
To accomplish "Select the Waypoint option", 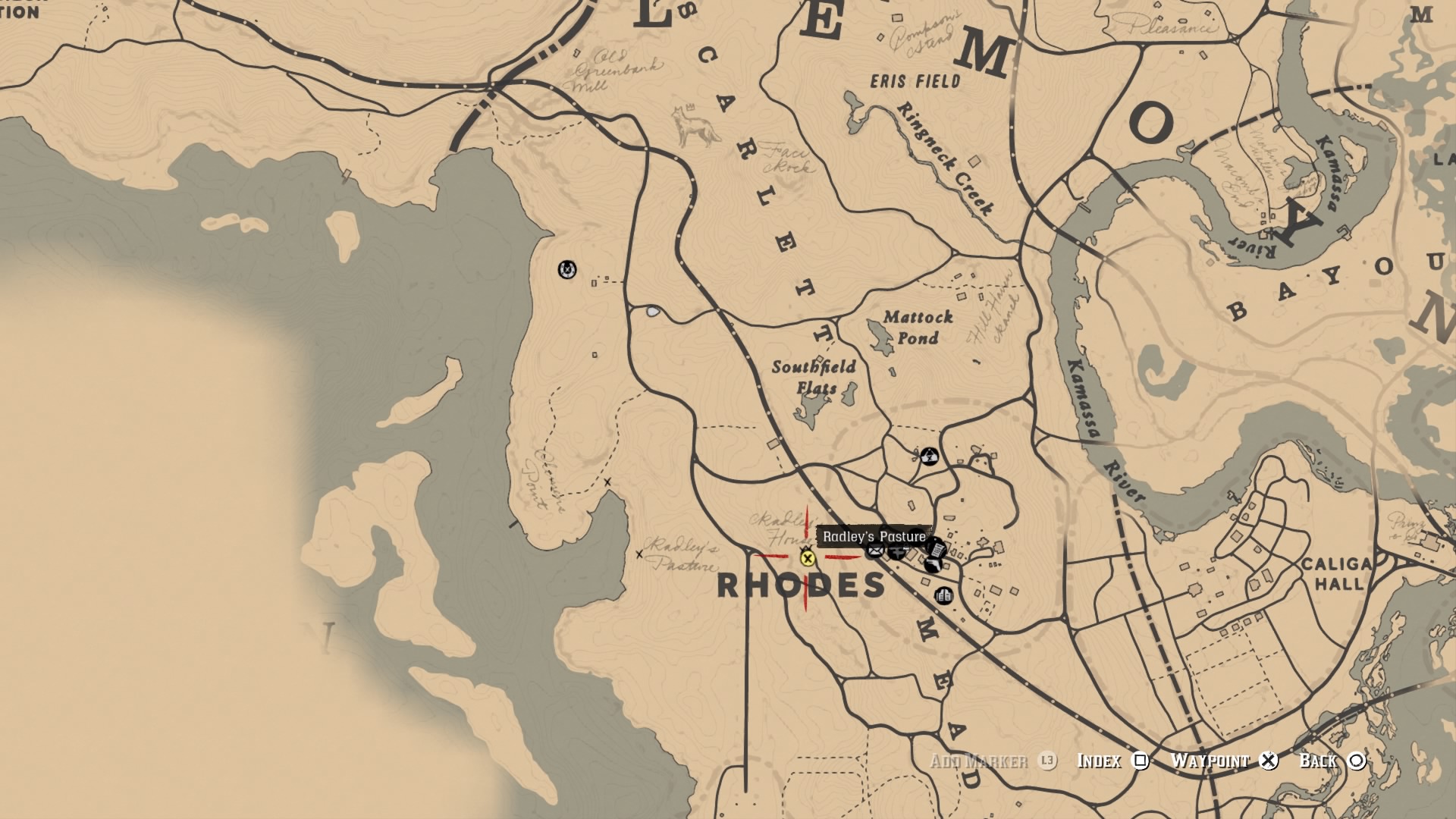I will tap(1212, 761).
